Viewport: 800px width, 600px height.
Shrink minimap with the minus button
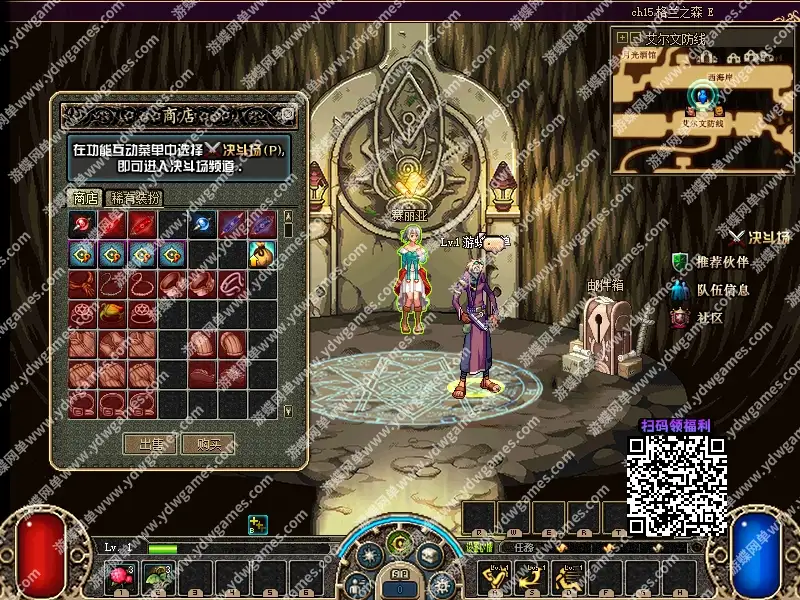pyautogui.click(x=636, y=37)
